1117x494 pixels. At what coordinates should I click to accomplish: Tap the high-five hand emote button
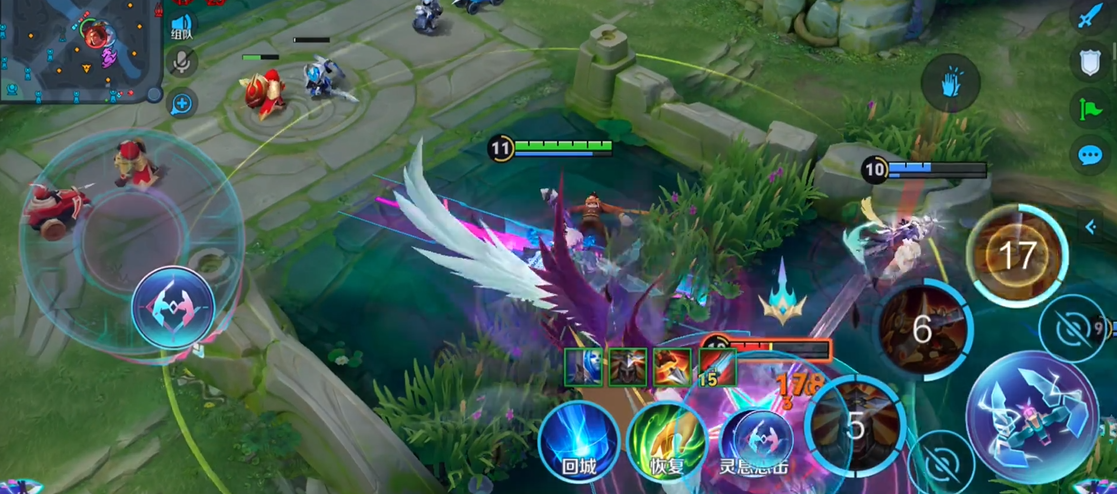tap(950, 84)
